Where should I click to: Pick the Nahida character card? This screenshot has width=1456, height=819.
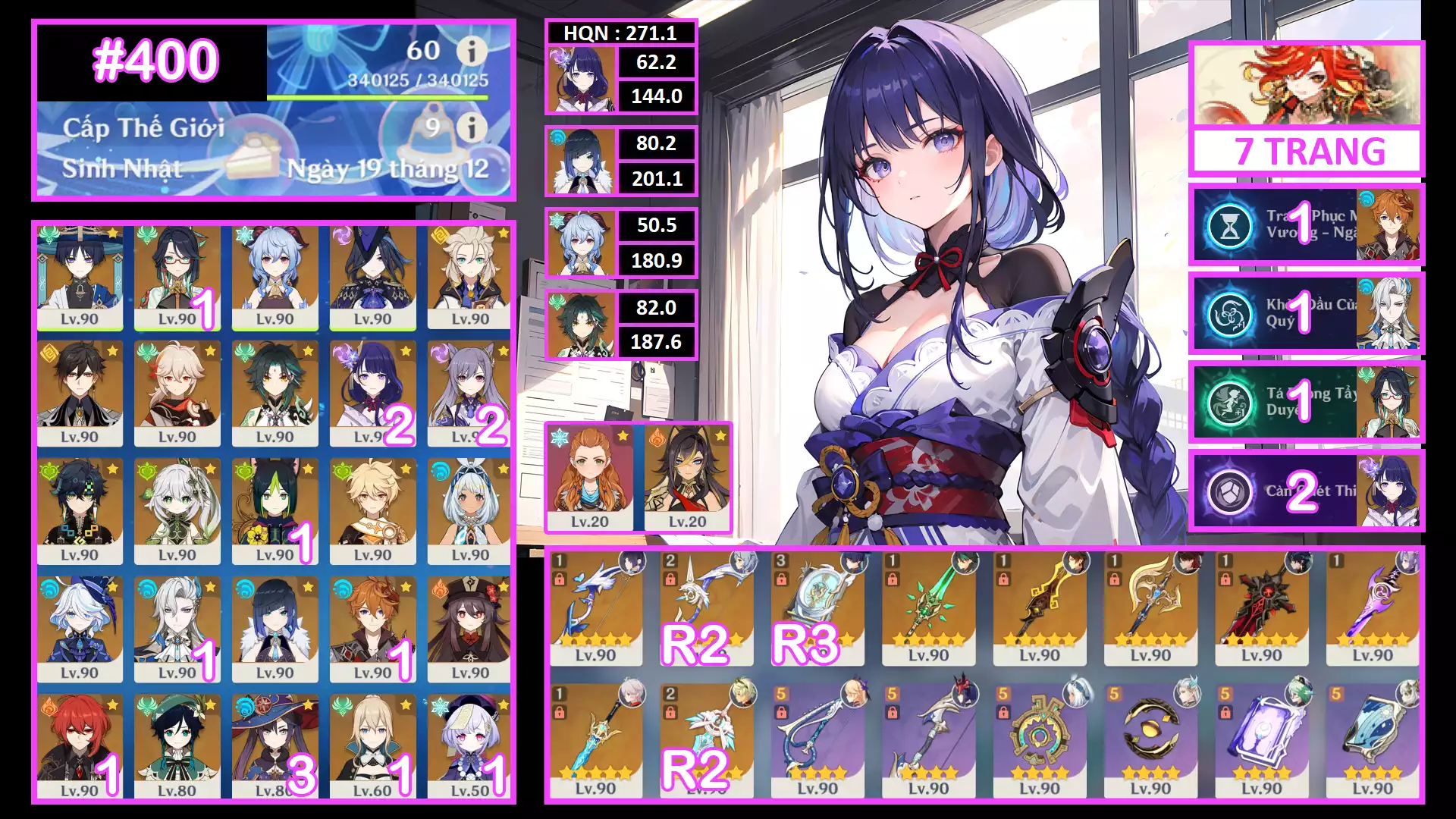(x=177, y=512)
